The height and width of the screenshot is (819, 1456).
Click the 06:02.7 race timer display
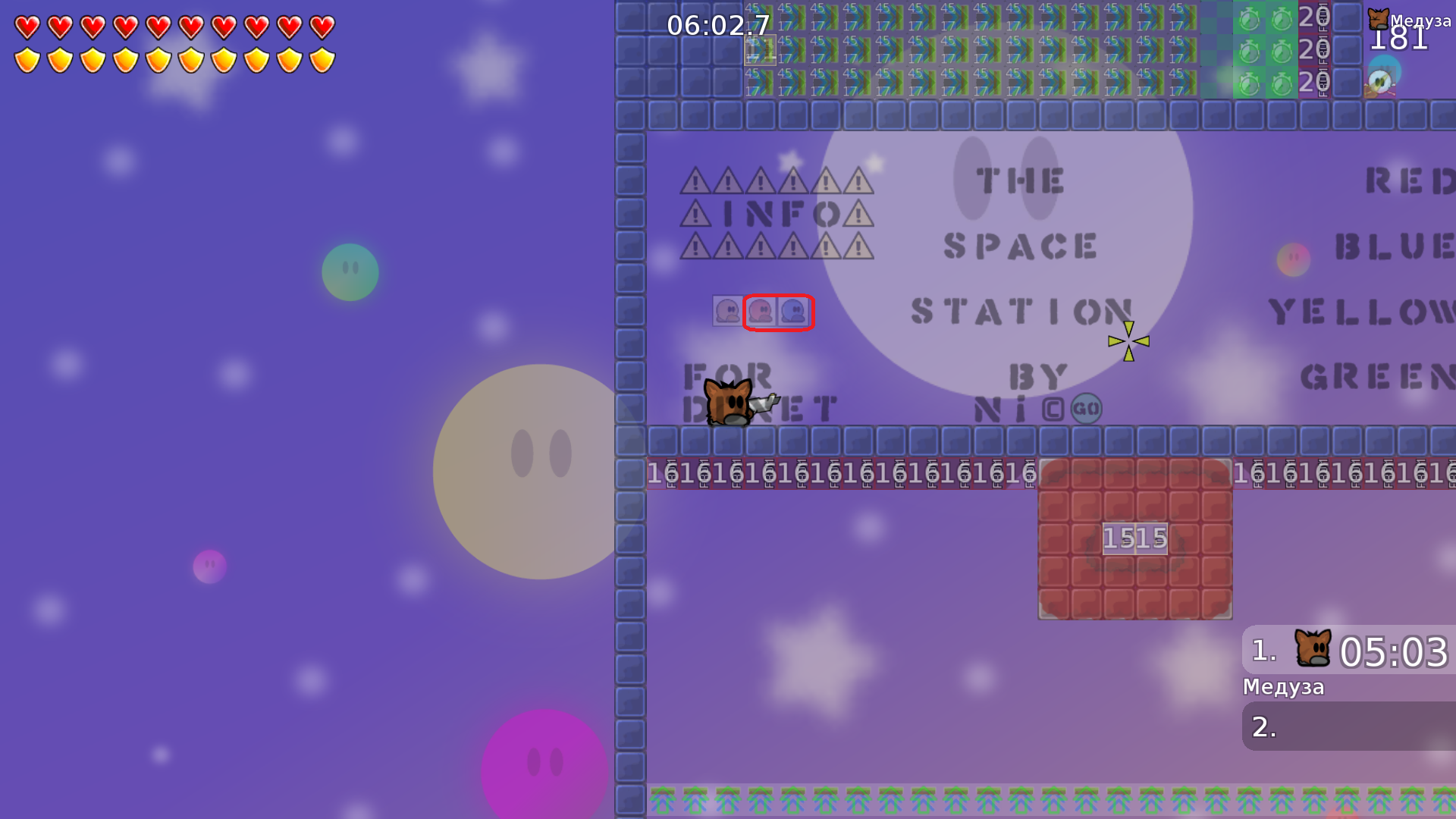[716, 27]
